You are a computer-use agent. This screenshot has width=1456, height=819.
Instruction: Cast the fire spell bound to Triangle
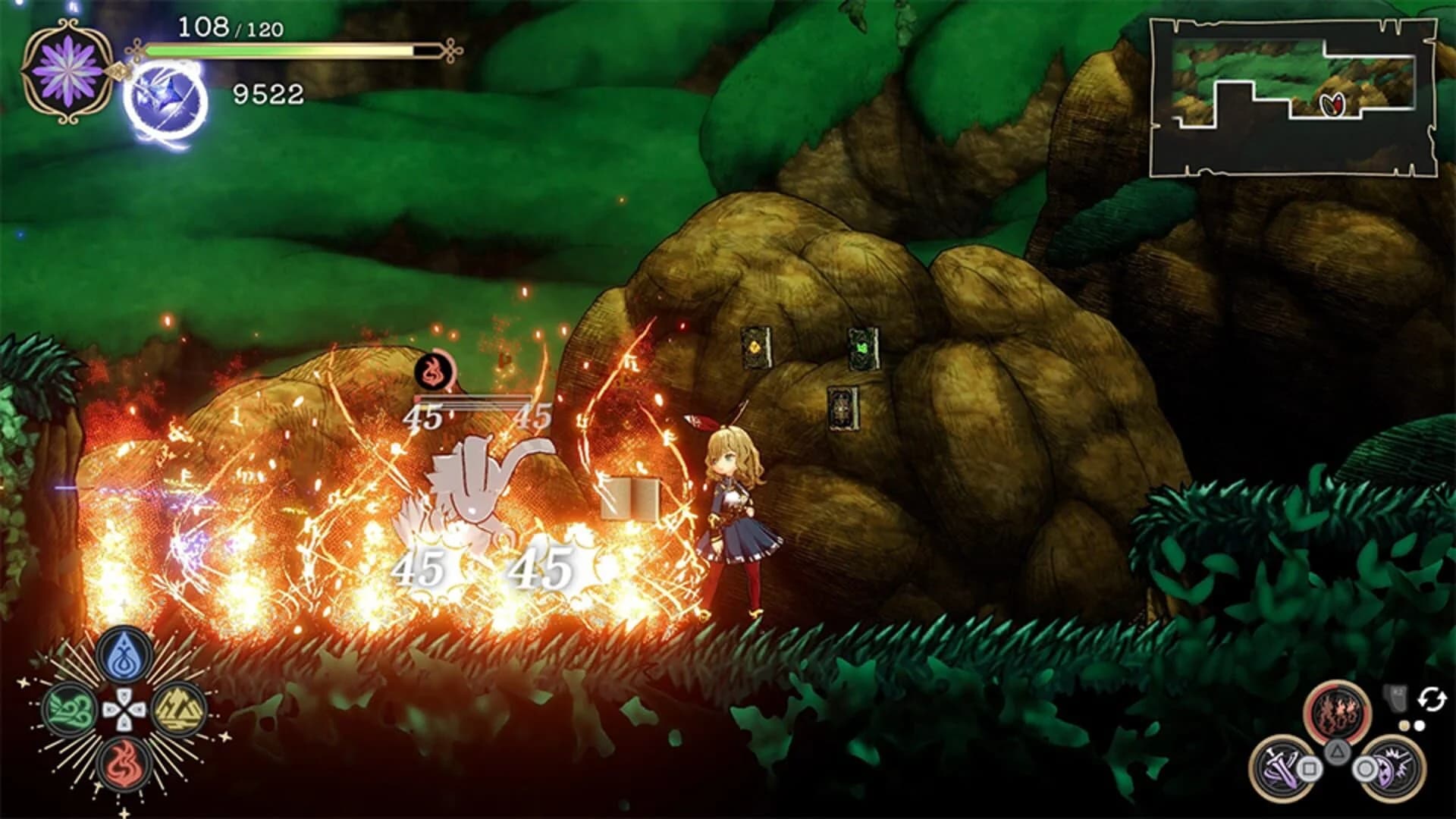click(x=1336, y=709)
